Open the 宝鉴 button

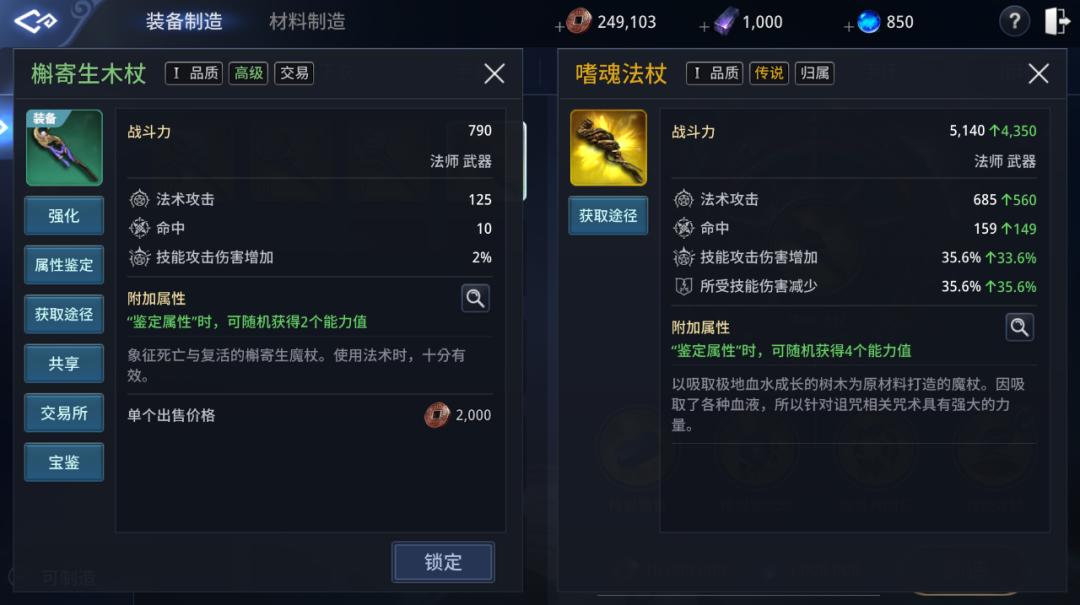64,462
